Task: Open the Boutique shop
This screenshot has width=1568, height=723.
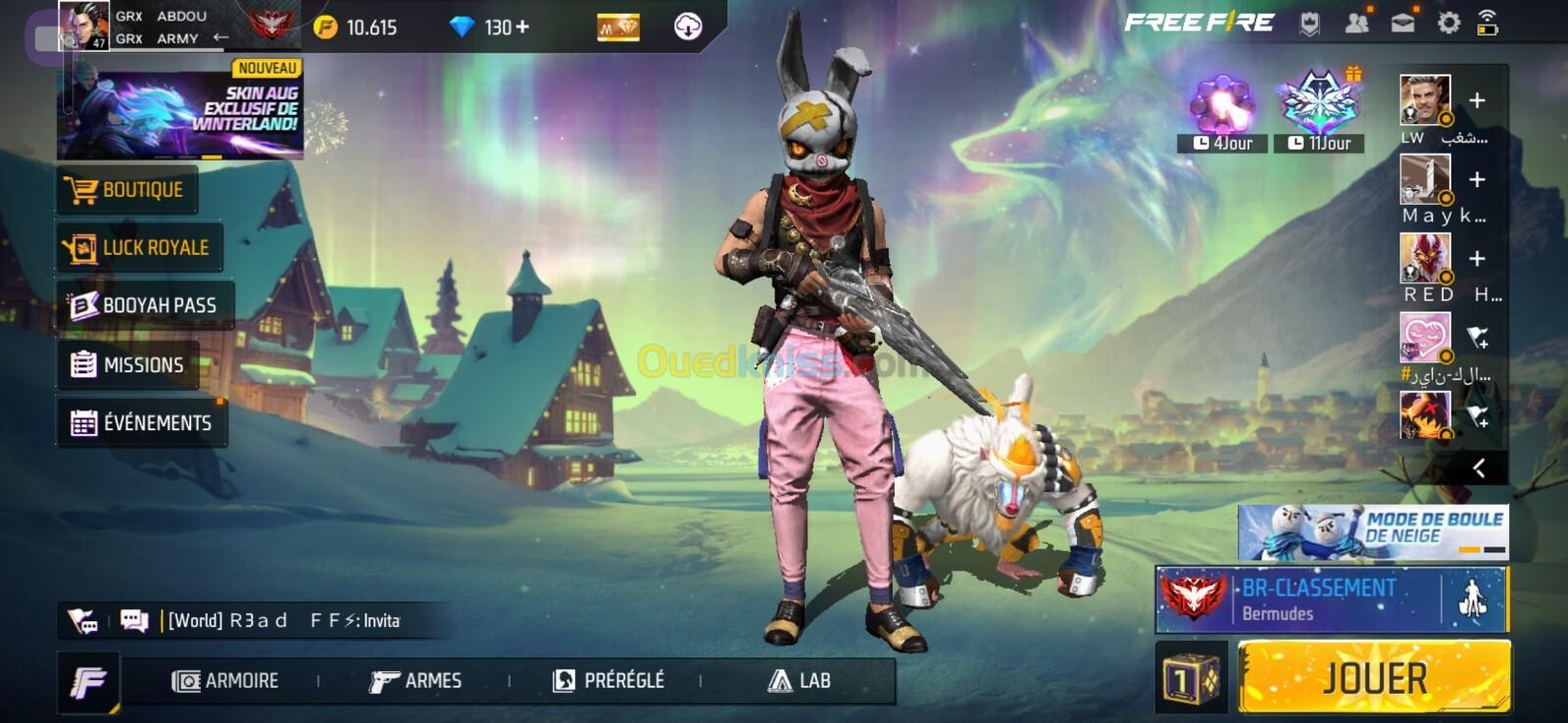Action: (x=127, y=190)
